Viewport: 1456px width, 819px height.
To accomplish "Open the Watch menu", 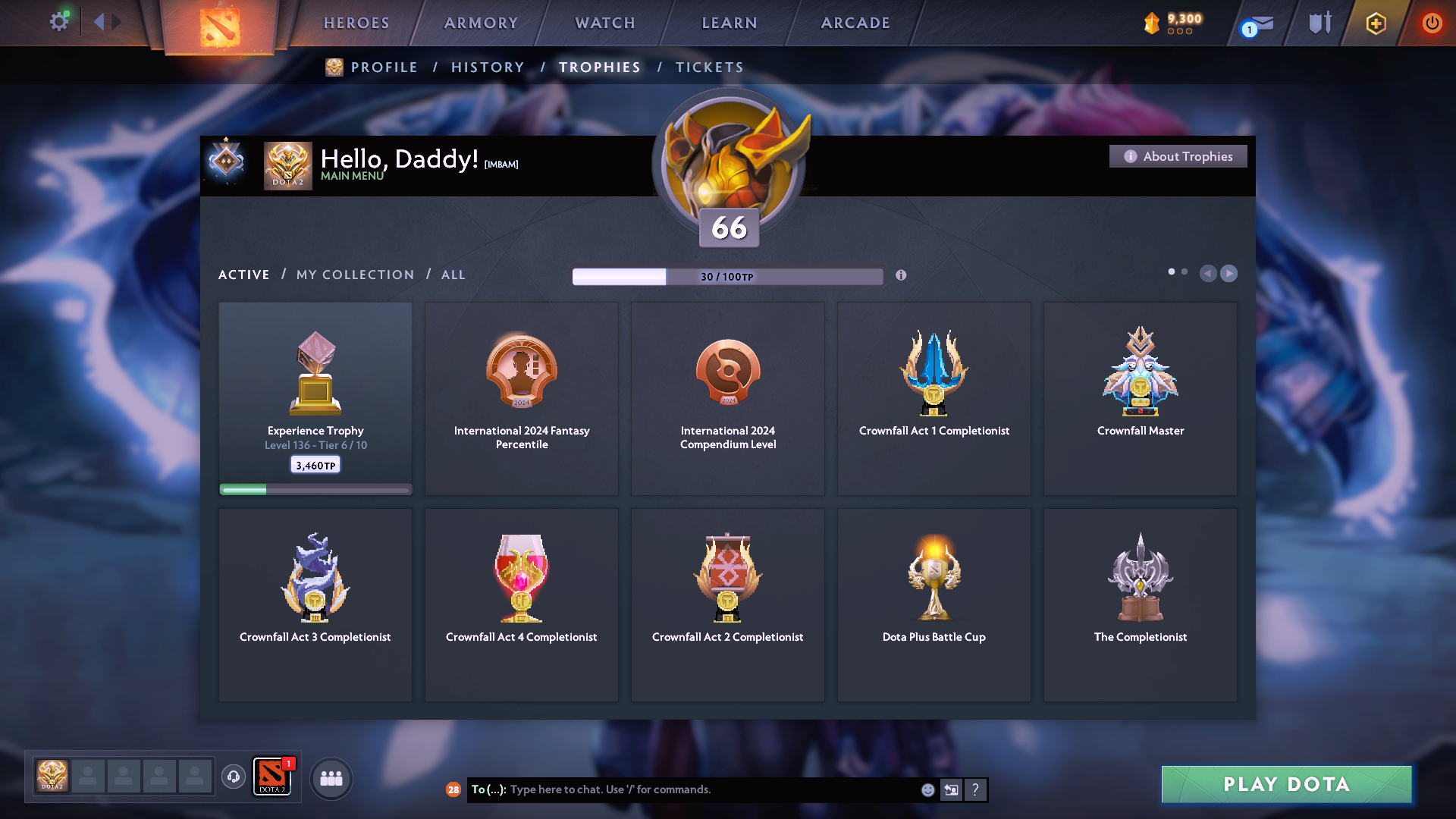I will click(605, 23).
